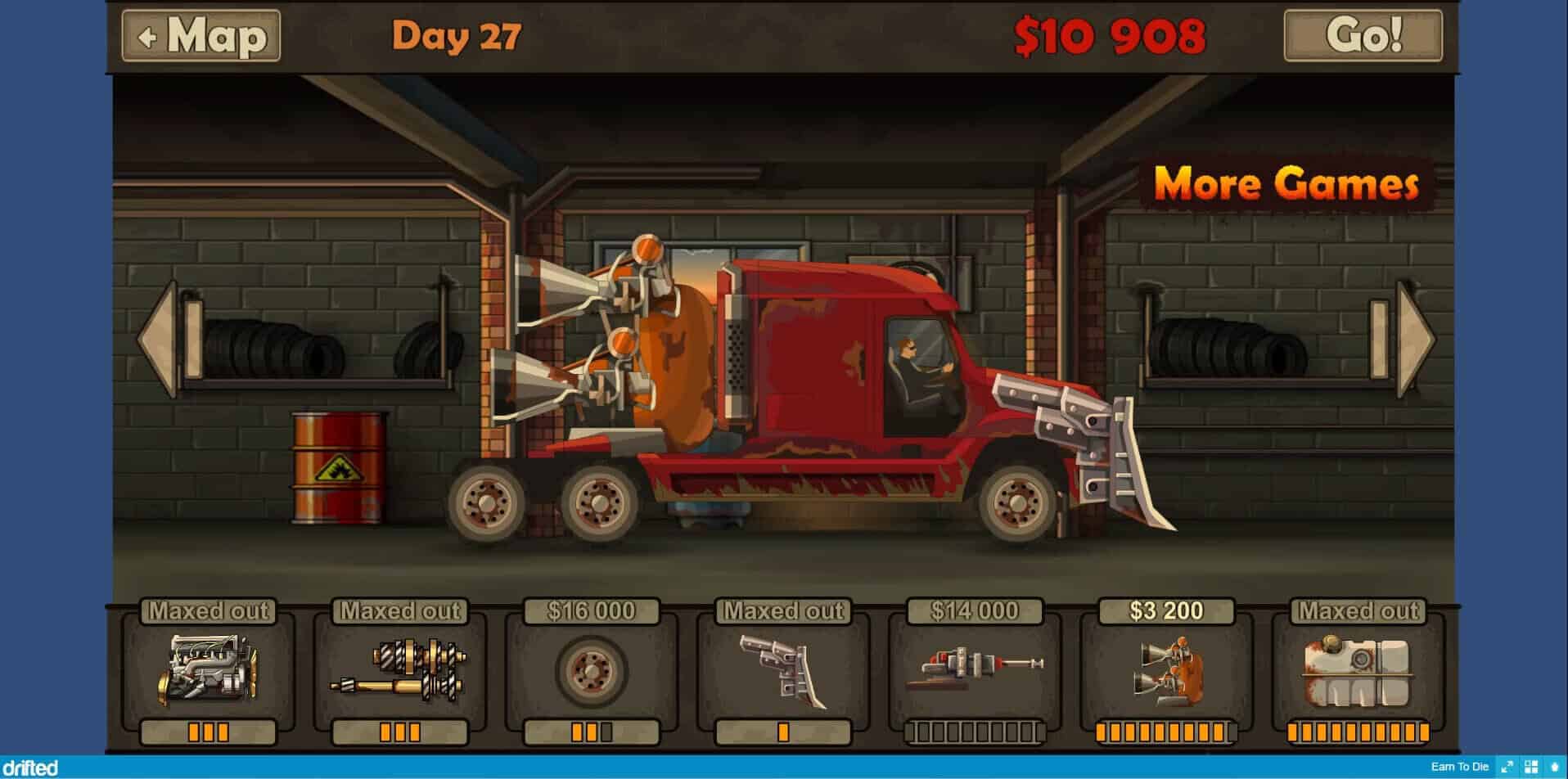Hit the Go! button to start driving
This screenshot has width=1568, height=779.
tap(1363, 36)
